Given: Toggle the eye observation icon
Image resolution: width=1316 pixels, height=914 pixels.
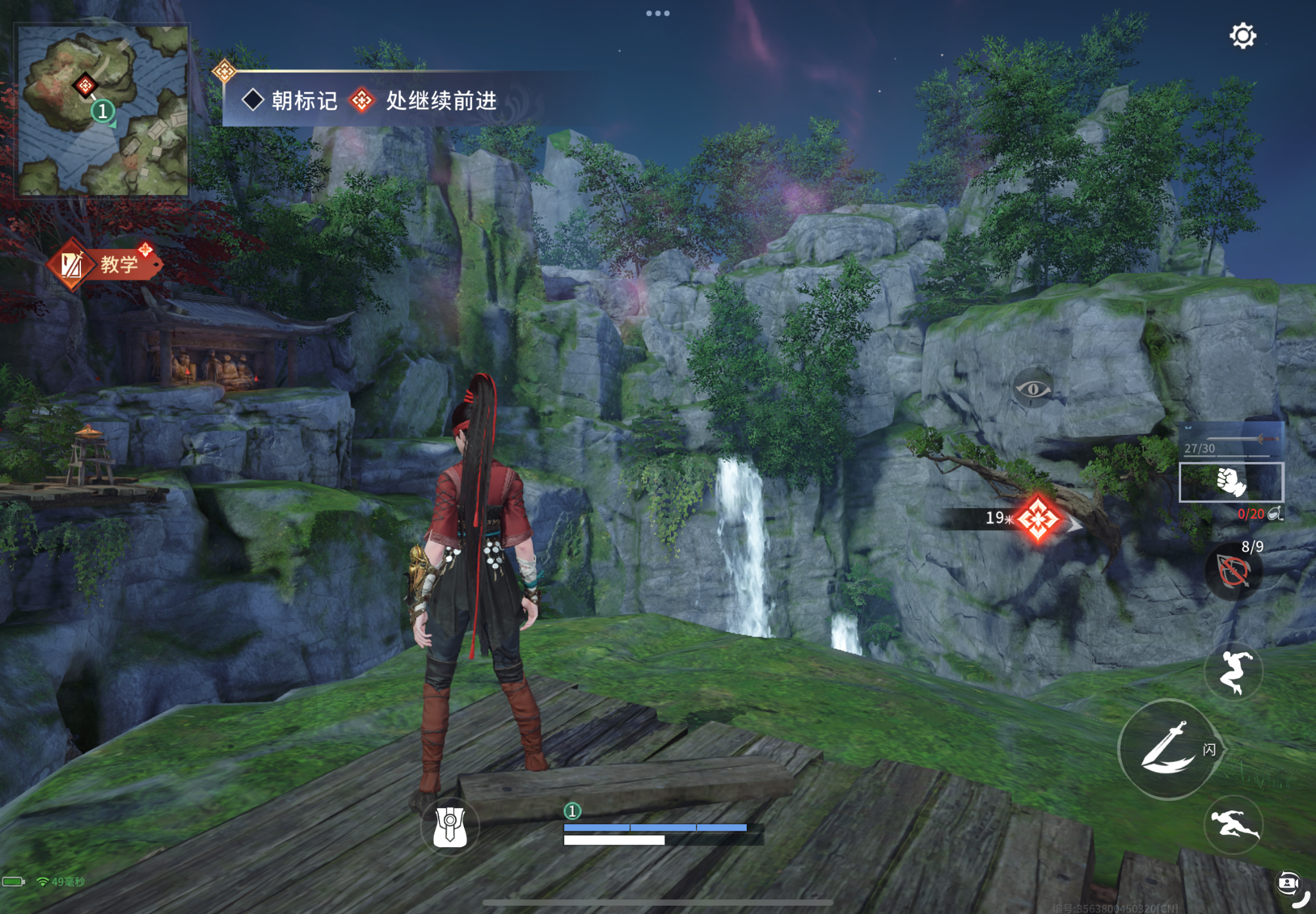Looking at the screenshot, I should pyautogui.click(x=1033, y=389).
